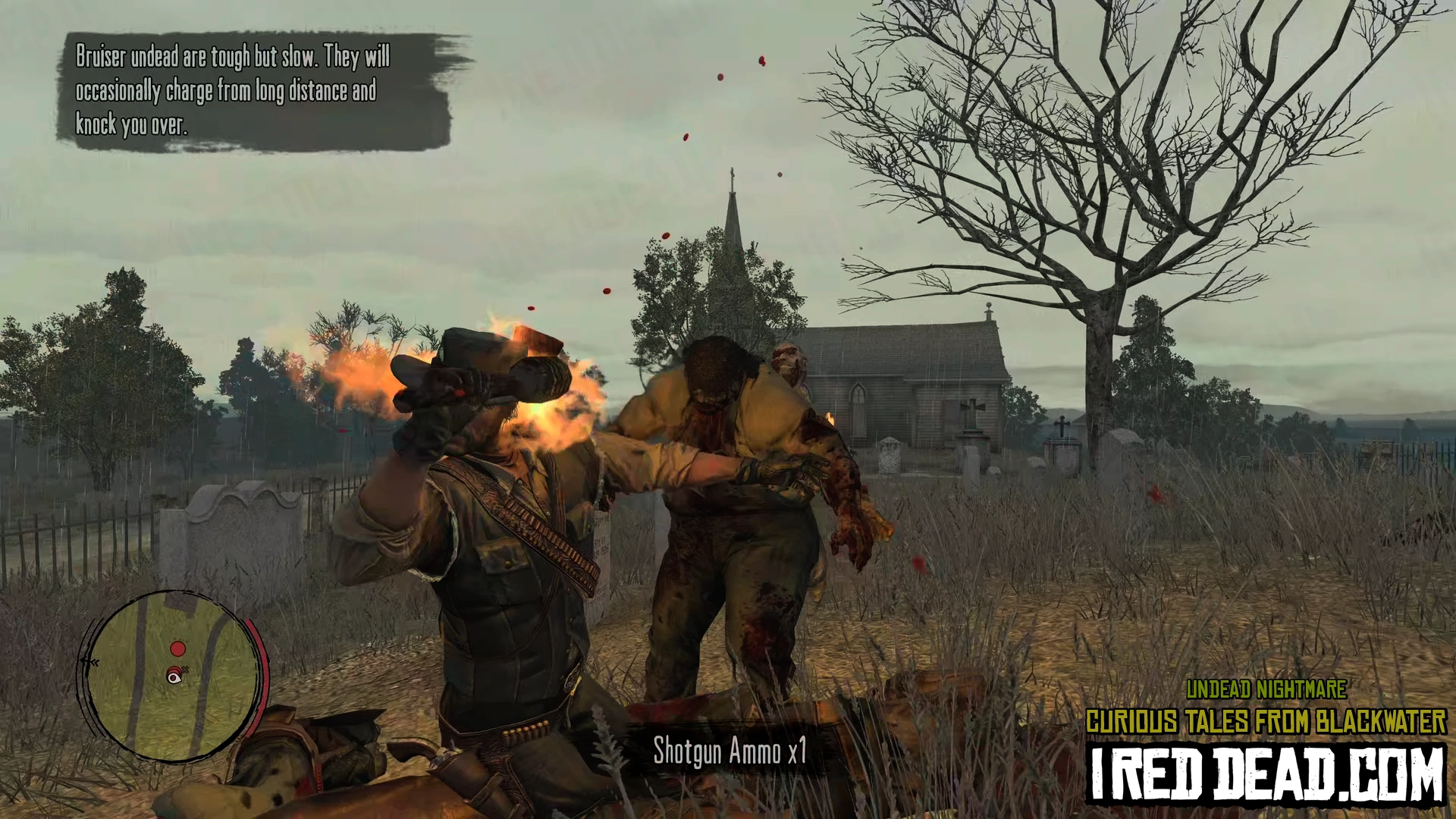Screen dimensions: 1456x819
Task: Select the red enemy blip on minimap
Action: click(x=177, y=649)
